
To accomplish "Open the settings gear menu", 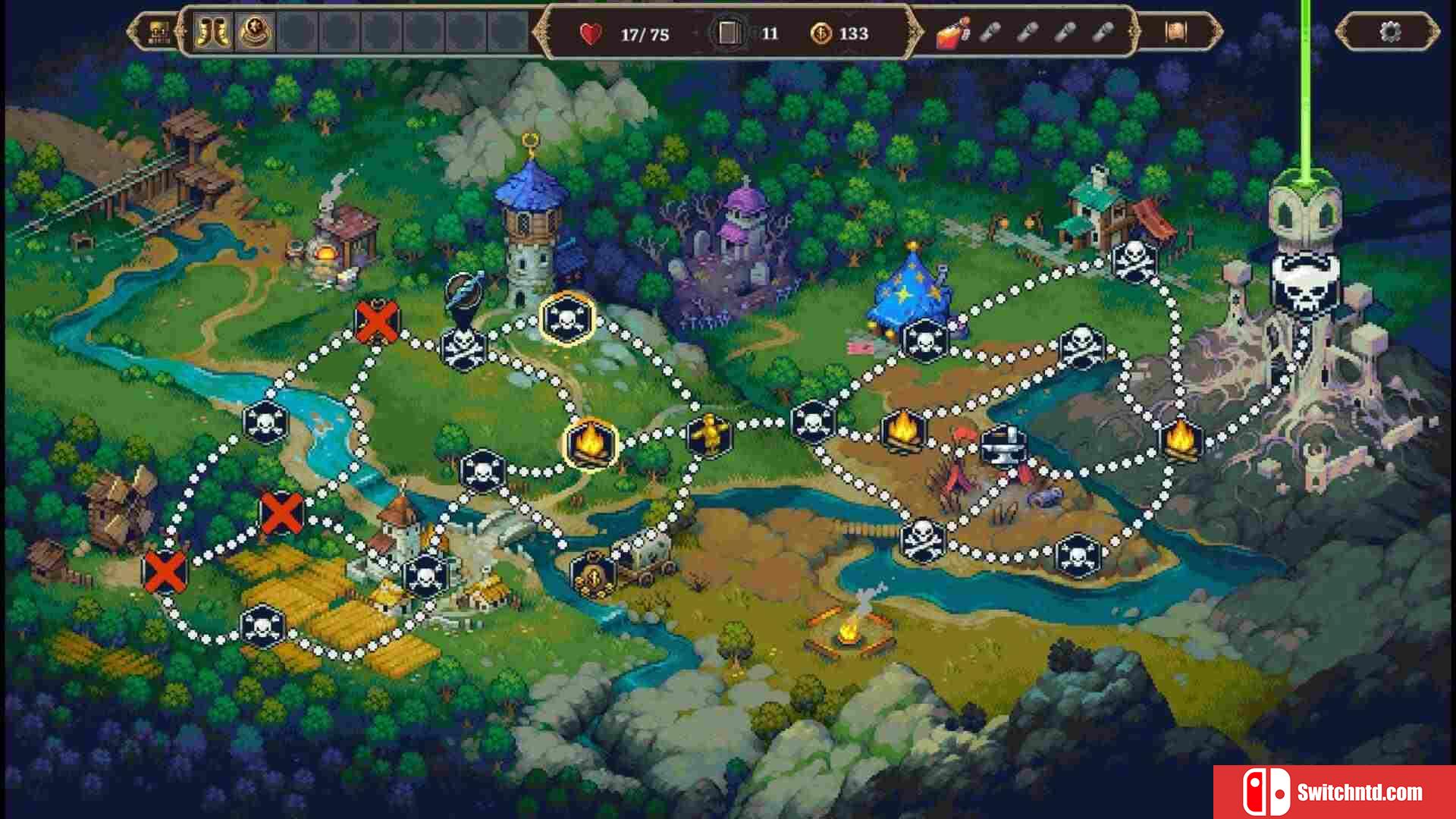I will click(x=1389, y=33).
